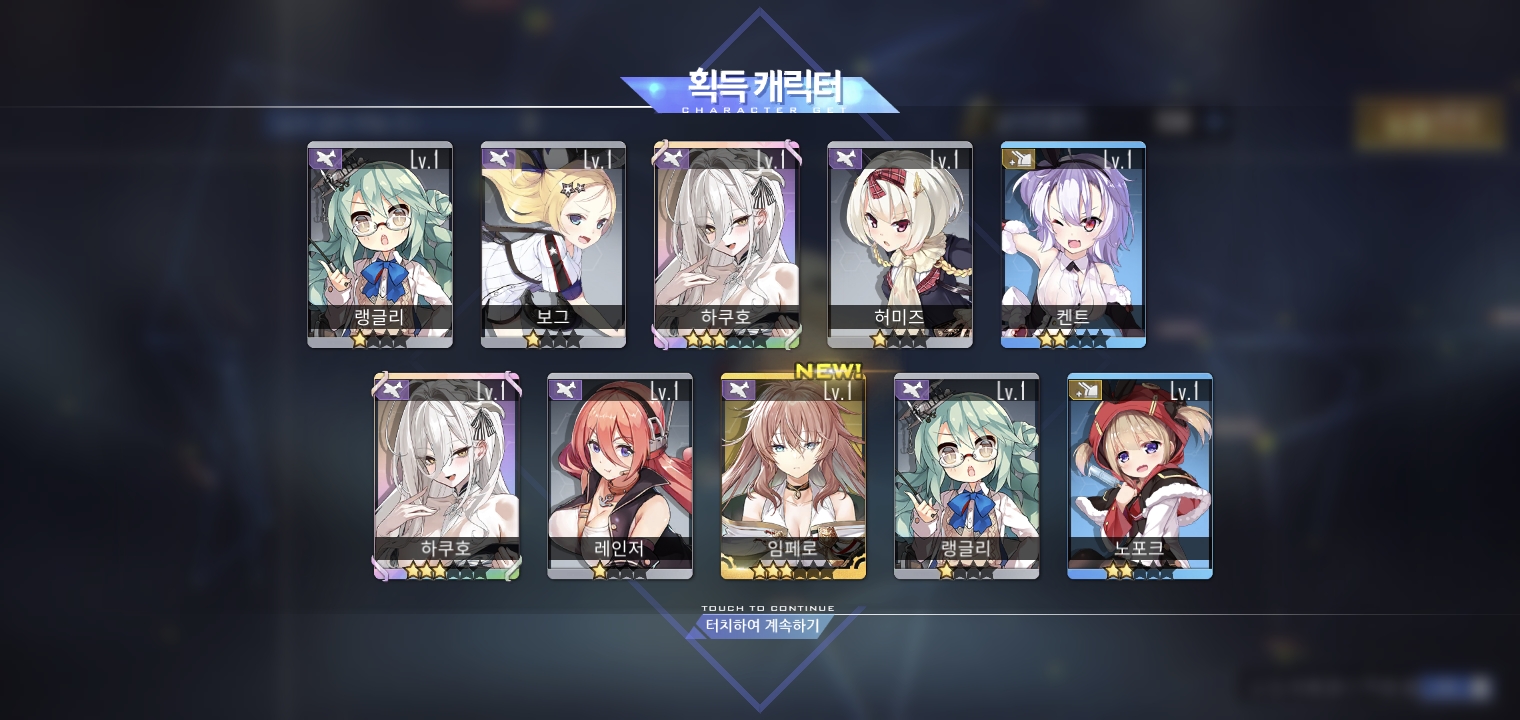Click the 켄트 character card
Image resolution: width=1520 pixels, height=720 pixels.
pyautogui.click(x=1073, y=244)
